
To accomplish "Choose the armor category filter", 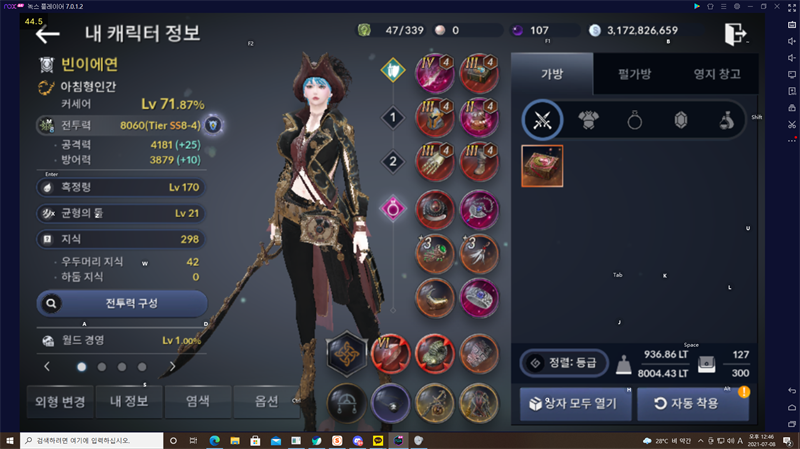I will 590,121.
